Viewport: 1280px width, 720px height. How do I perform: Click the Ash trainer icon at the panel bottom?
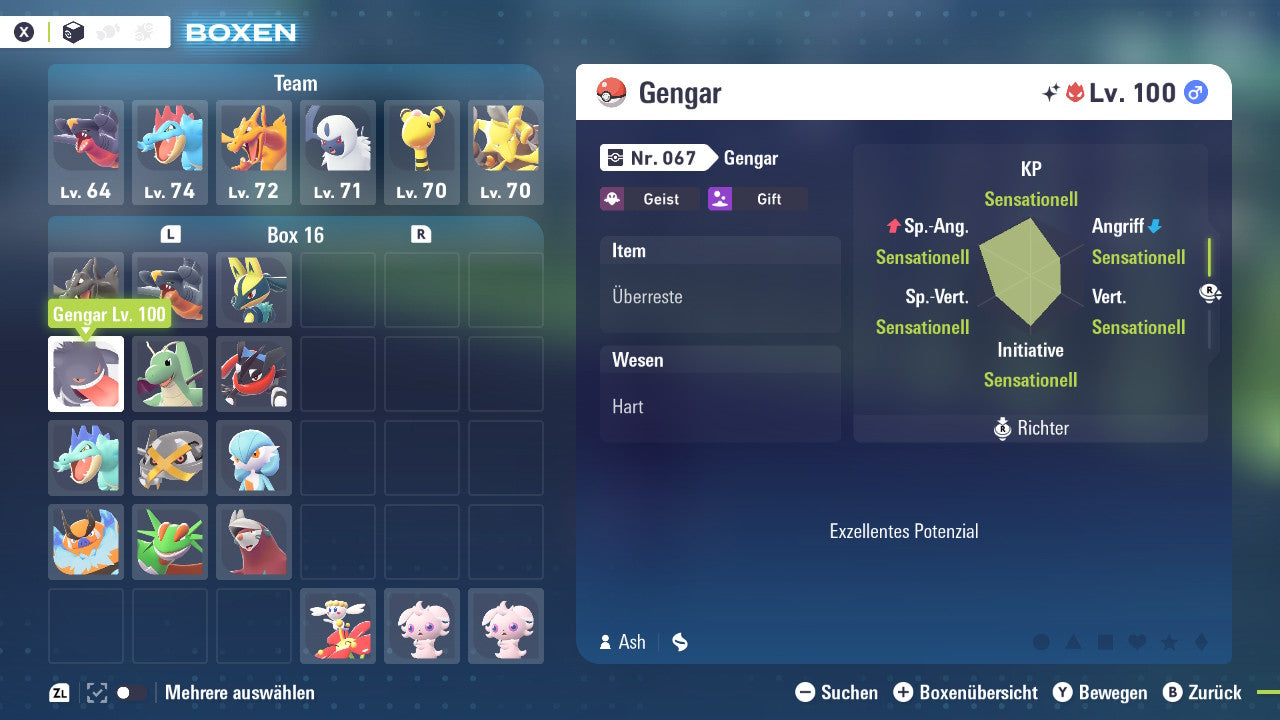tap(608, 643)
